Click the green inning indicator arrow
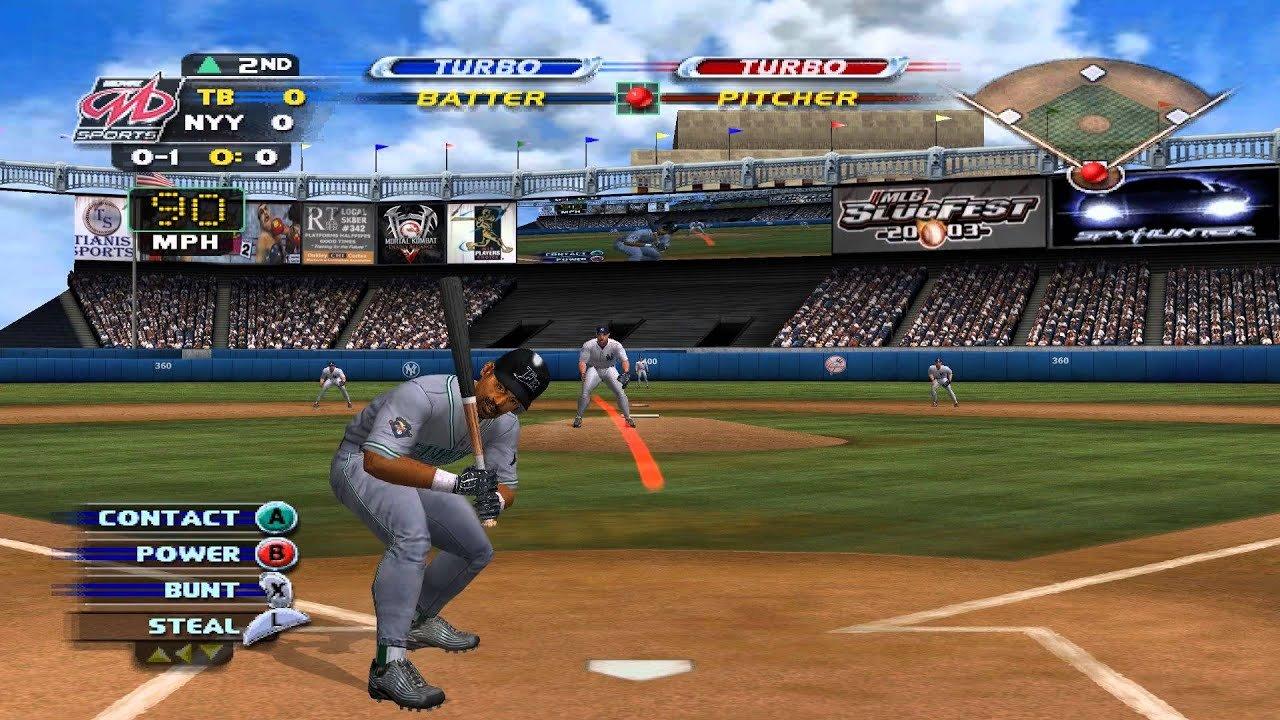The width and height of the screenshot is (1280, 720). coord(210,65)
